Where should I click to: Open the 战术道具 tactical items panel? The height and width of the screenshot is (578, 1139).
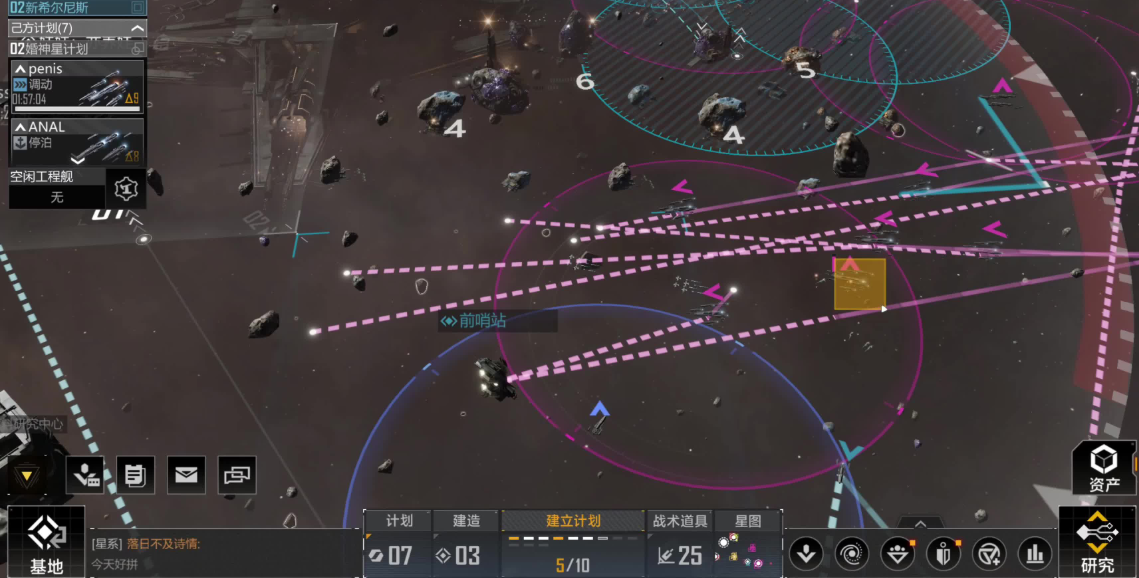[680, 546]
